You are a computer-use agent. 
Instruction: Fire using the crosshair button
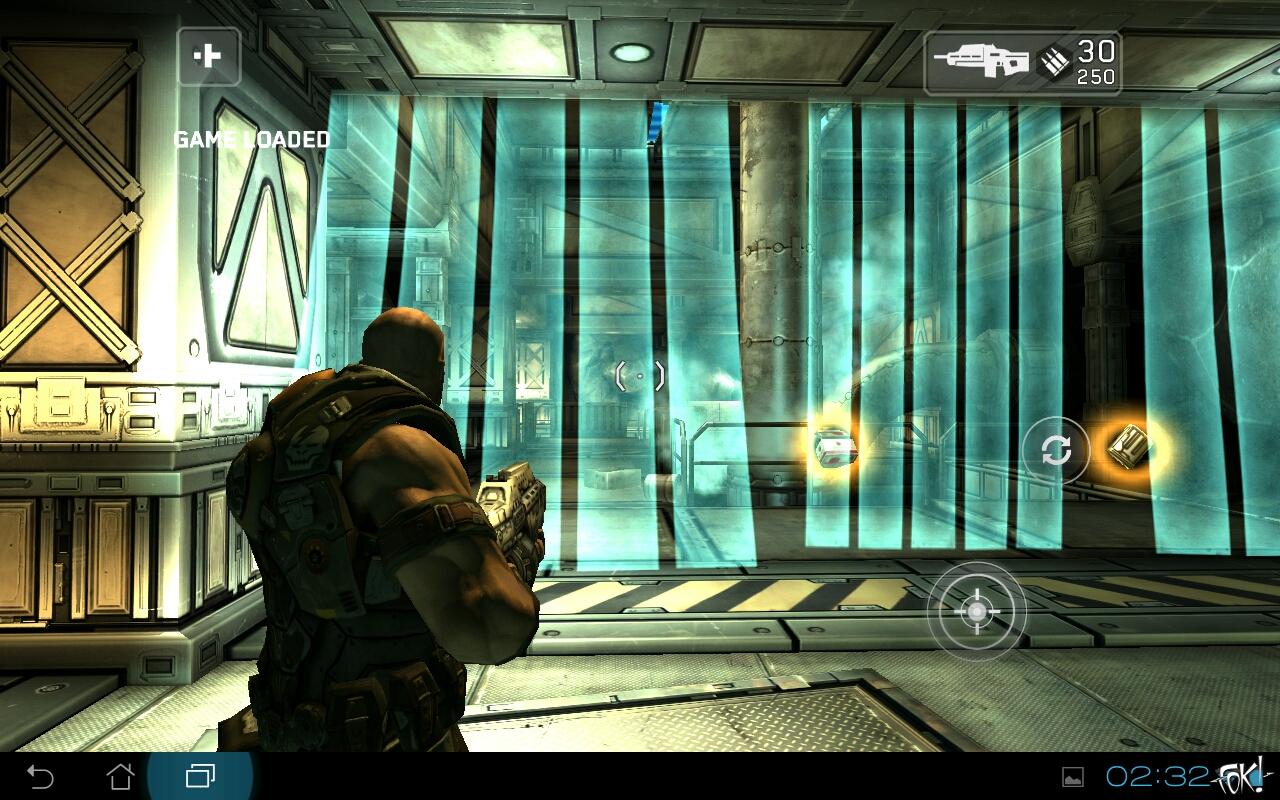click(976, 611)
